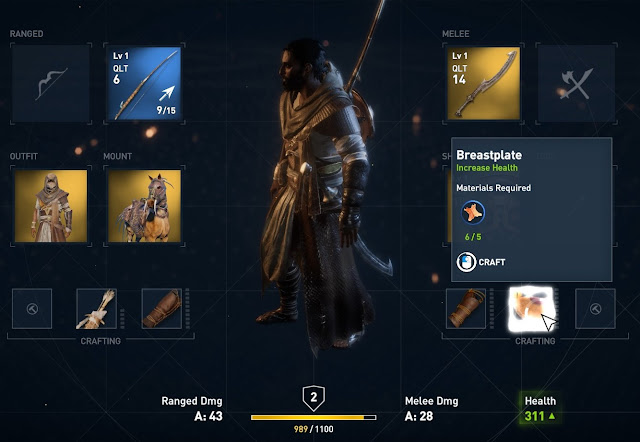Select the quiver crafting slot

[97, 309]
